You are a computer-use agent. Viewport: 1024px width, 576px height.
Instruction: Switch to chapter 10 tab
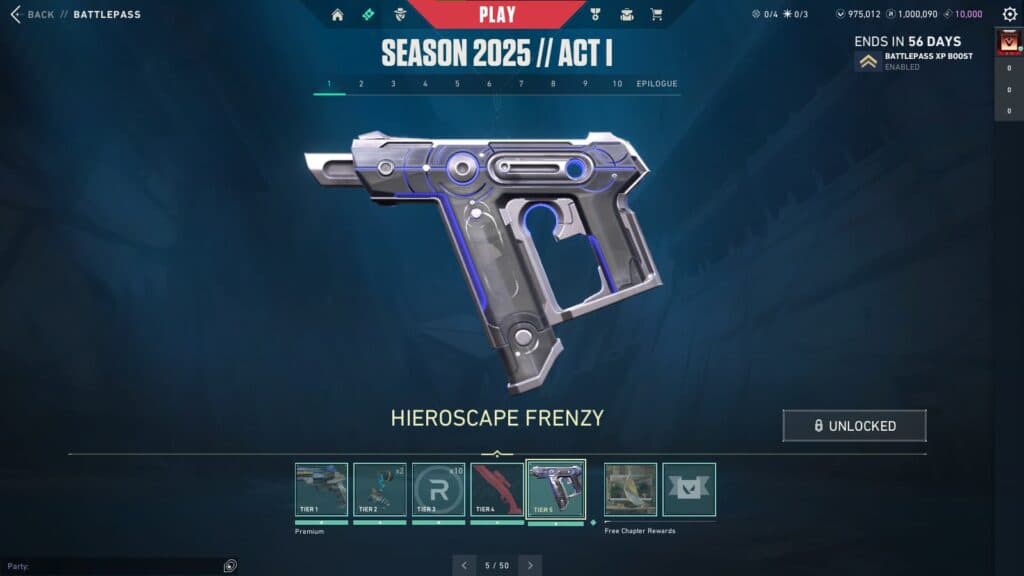[617, 84]
